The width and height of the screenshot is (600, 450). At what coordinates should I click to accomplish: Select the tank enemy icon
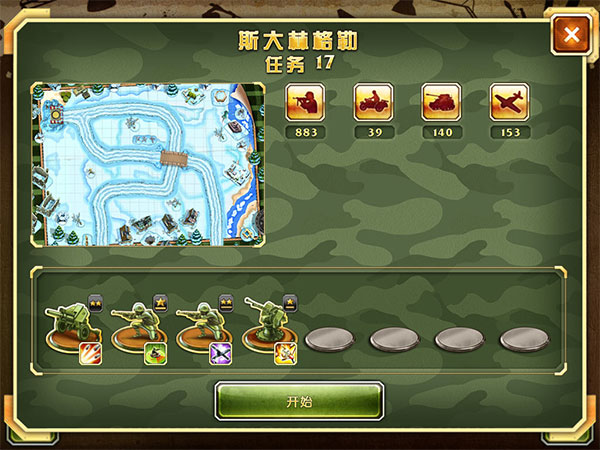[x=441, y=102]
